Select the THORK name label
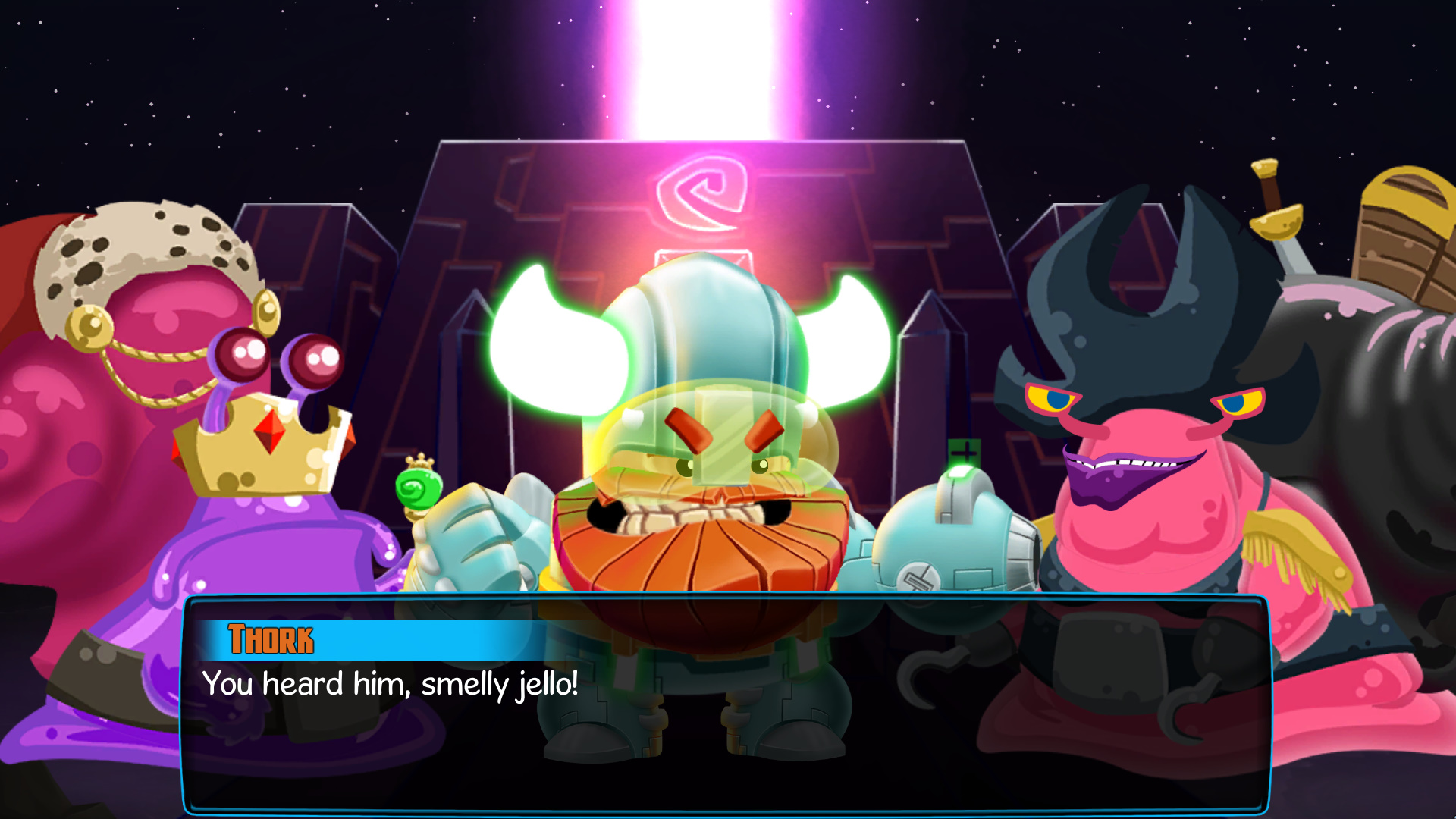 (x=271, y=639)
